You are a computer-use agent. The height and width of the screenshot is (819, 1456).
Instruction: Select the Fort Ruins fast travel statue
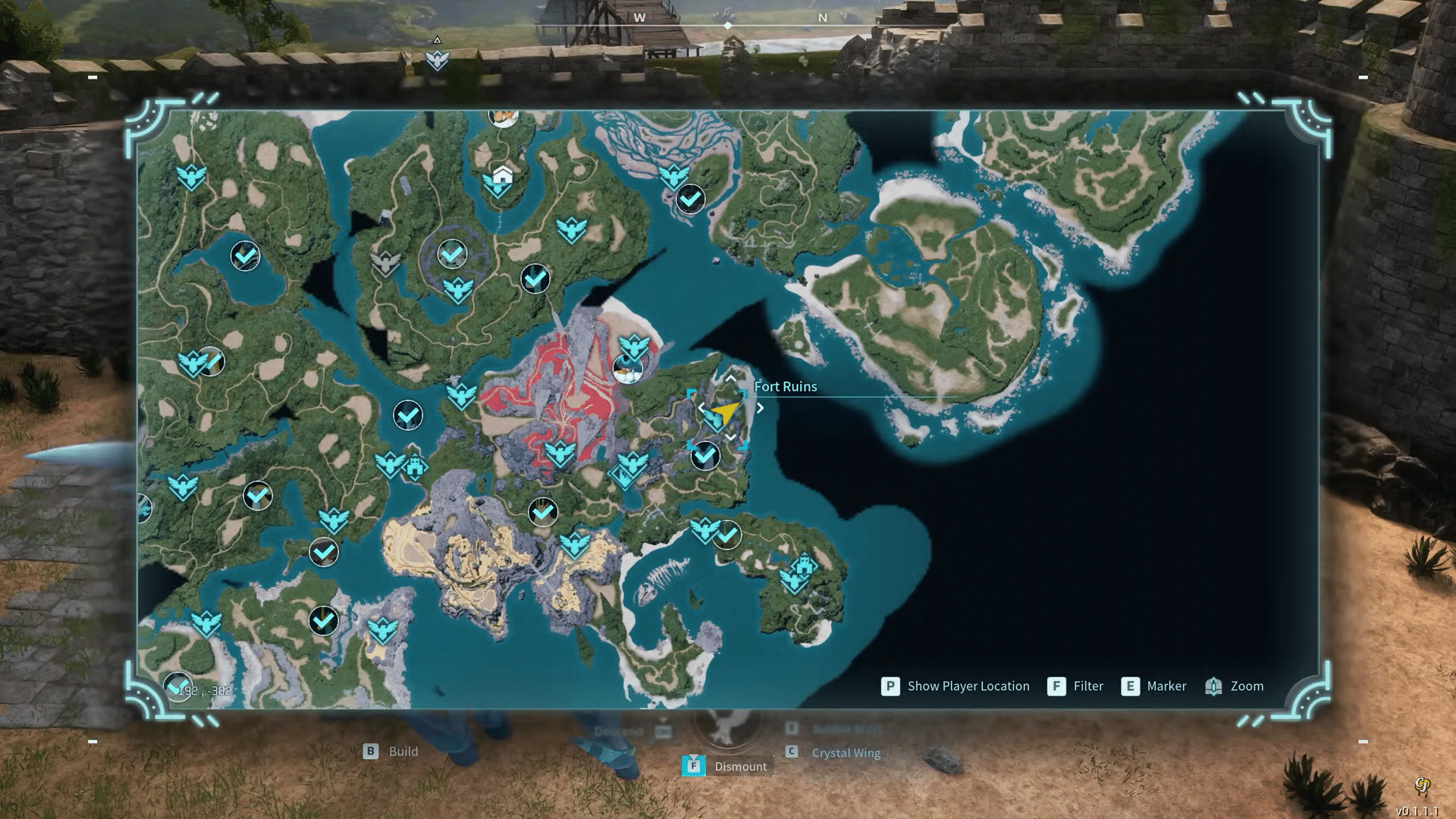coord(717,416)
